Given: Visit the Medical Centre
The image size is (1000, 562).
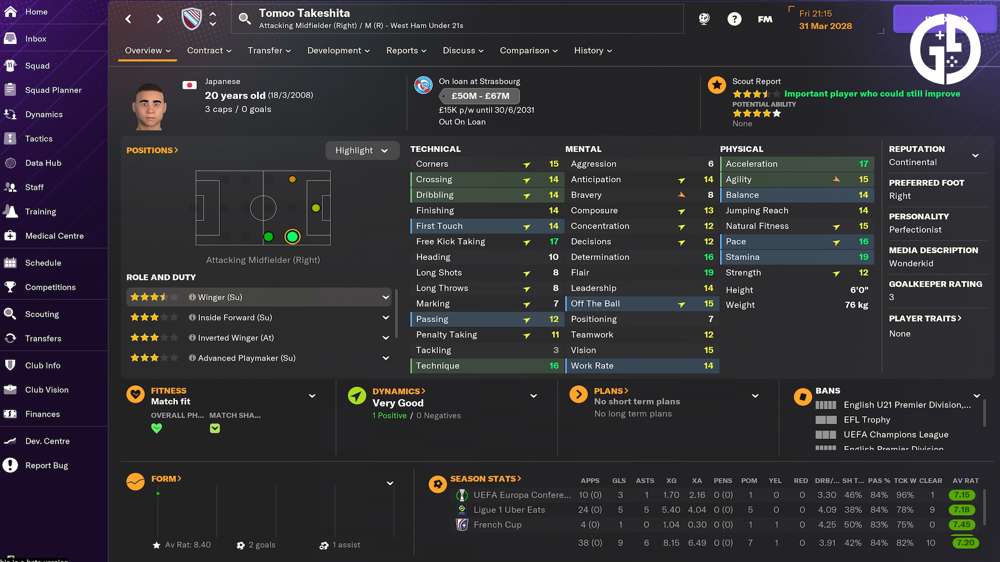Looking at the screenshot, I should [x=54, y=236].
